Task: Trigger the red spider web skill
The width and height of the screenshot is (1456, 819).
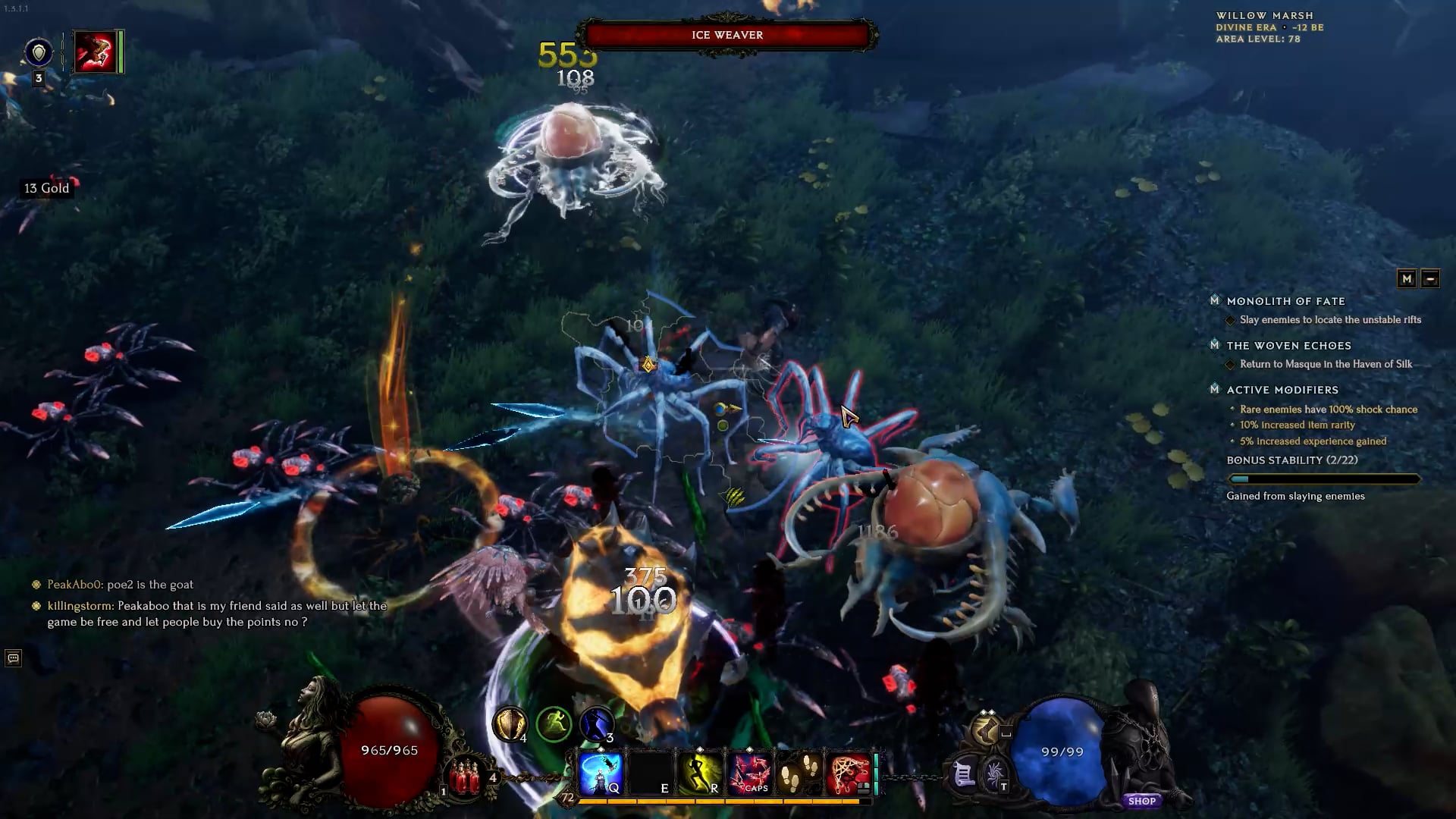Action: (849, 773)
